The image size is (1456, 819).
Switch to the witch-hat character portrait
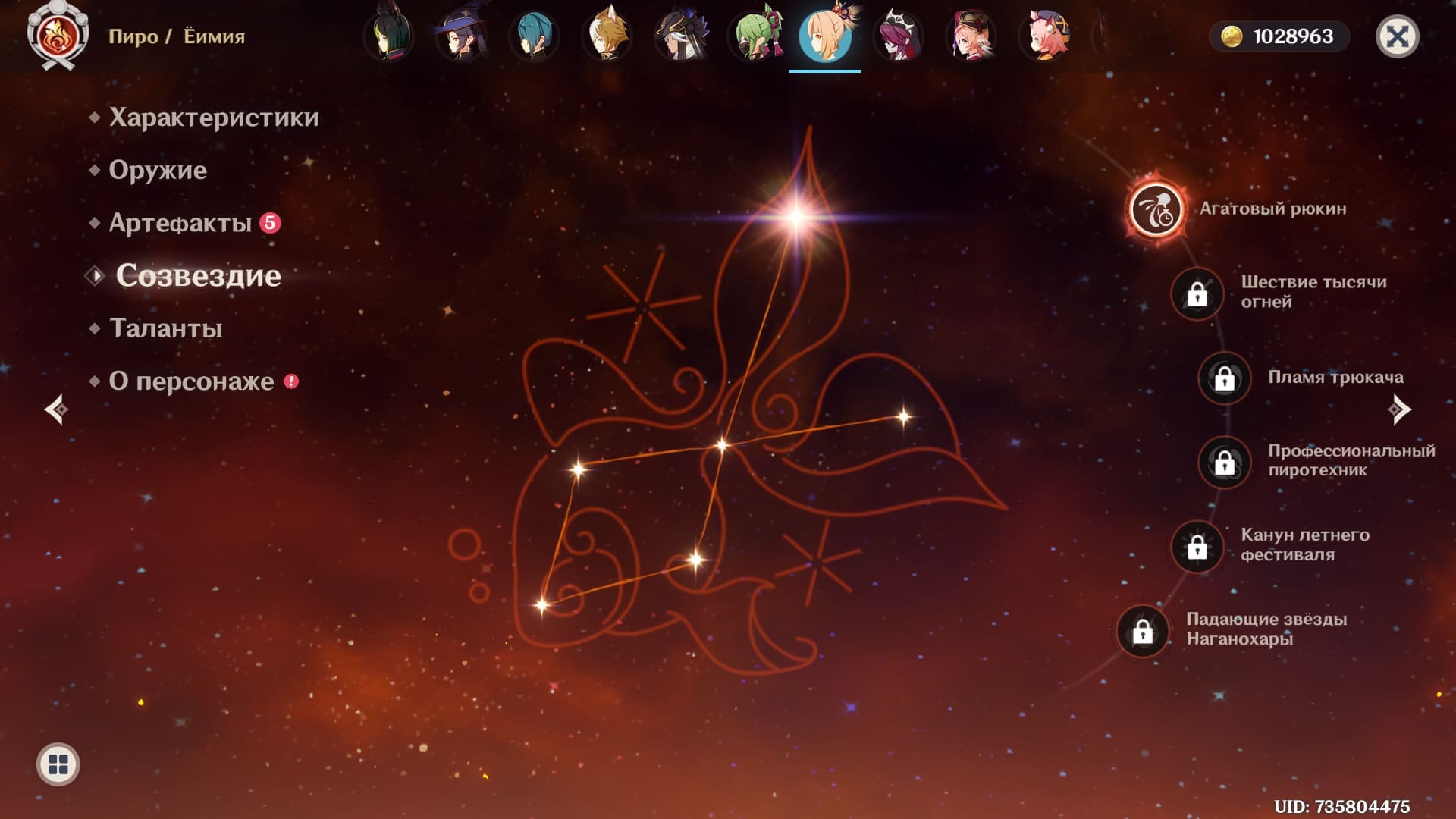[x=461, y=36]
